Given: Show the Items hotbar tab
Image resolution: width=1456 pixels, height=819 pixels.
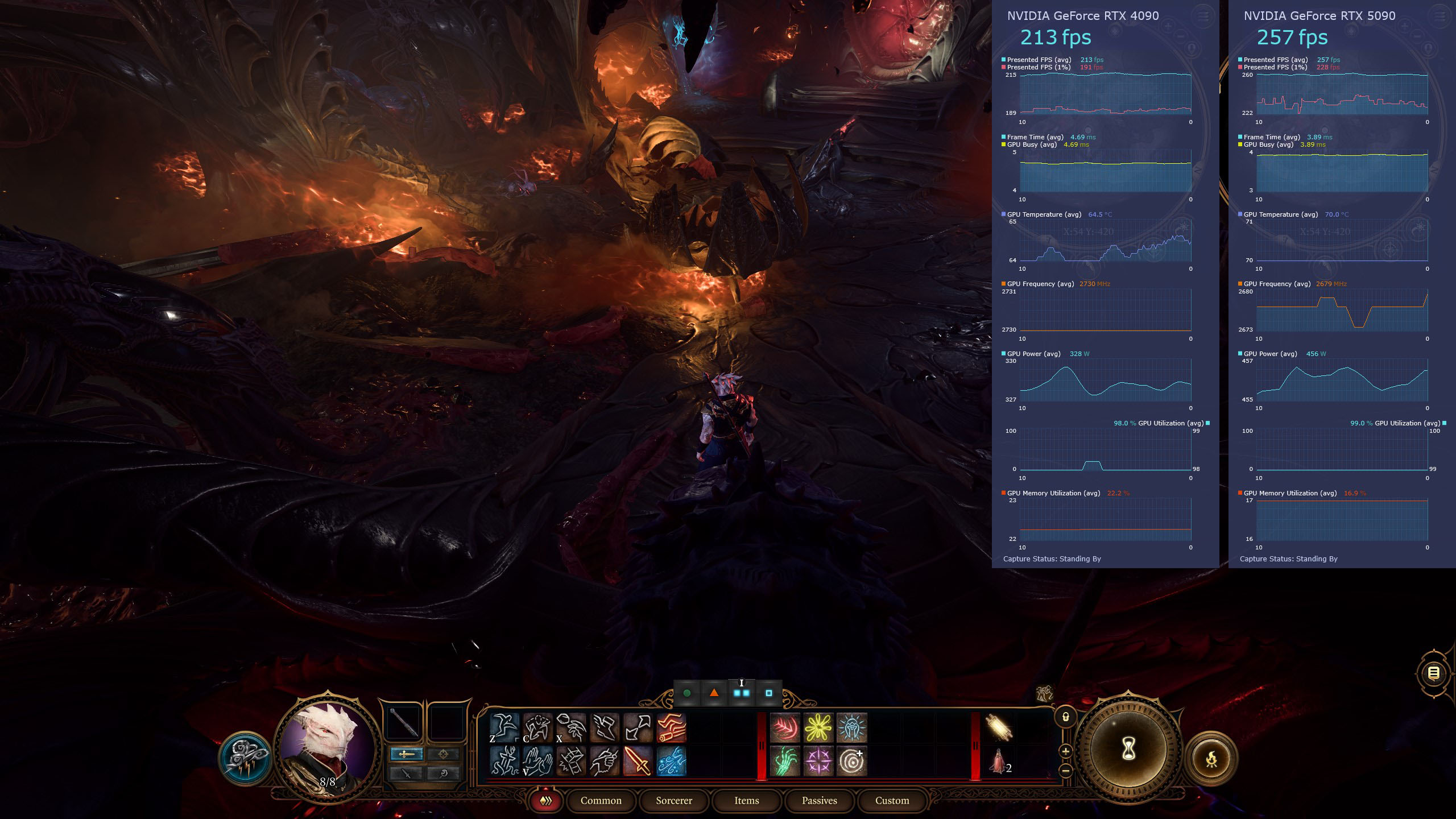Looking at the screenshot, I should pyautogui.click(x=746, y=801).
